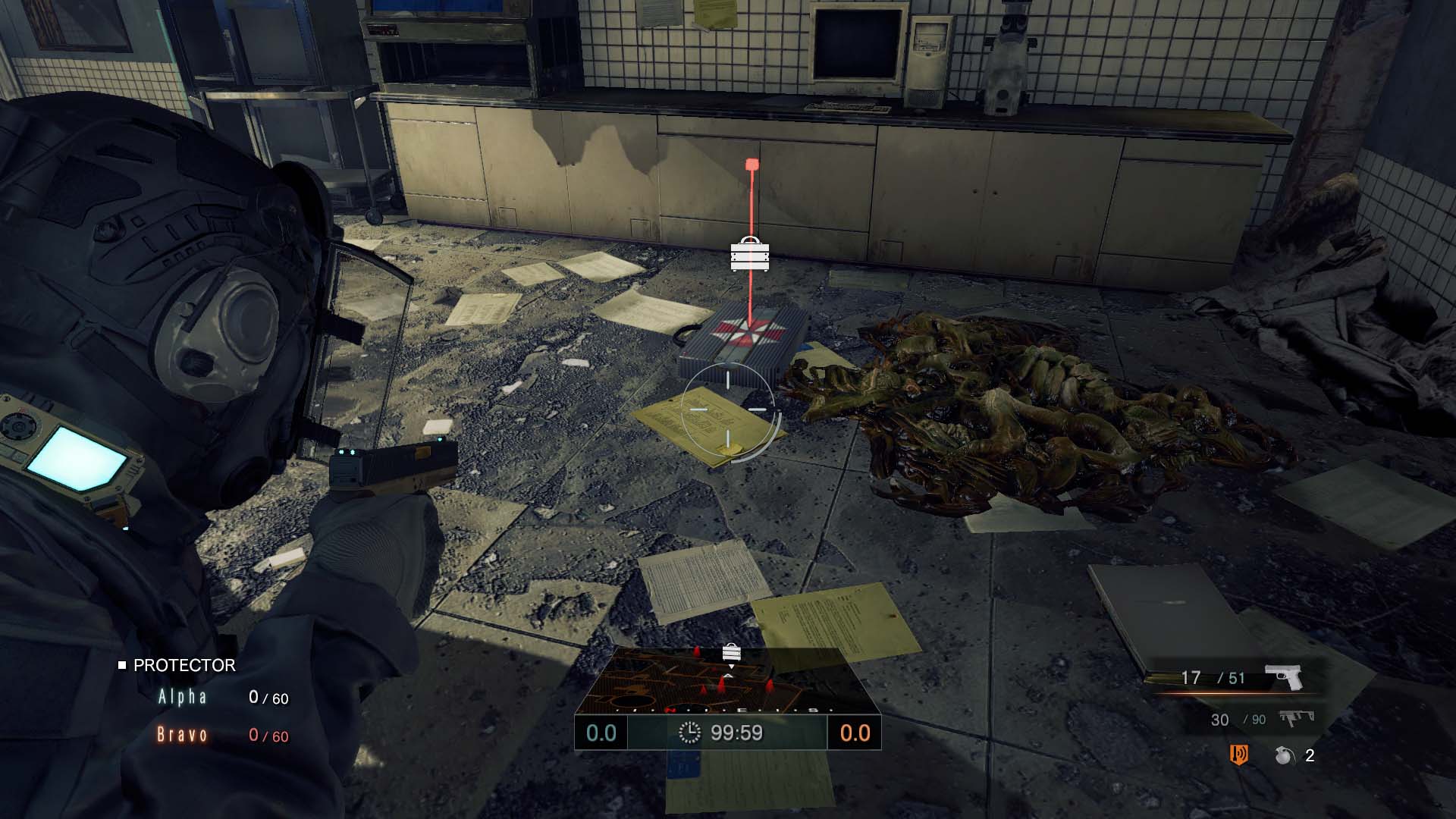
Task: Activate the orange shield ability icon
Action: coord(1238,755)
